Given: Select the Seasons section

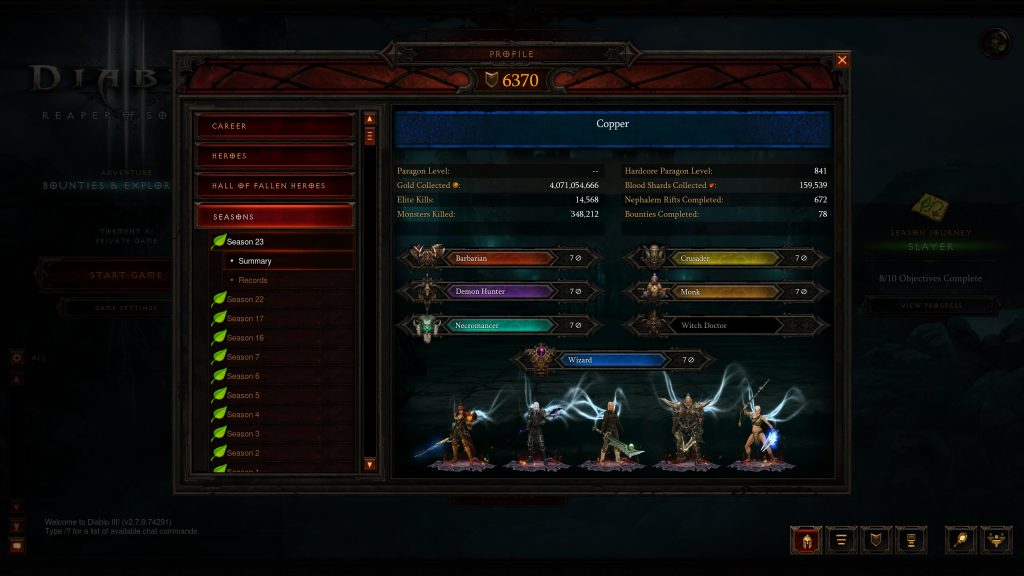Looking at the screenshot, I should click(275, 216).
